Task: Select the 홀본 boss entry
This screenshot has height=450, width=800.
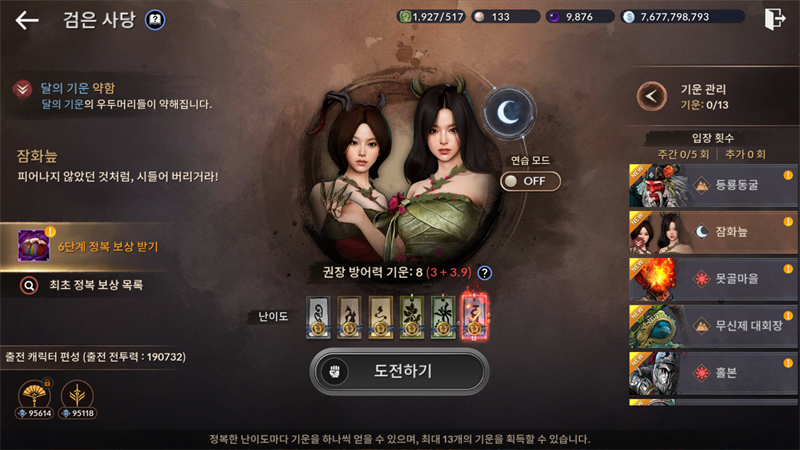Action: click(x=713, y=371)
